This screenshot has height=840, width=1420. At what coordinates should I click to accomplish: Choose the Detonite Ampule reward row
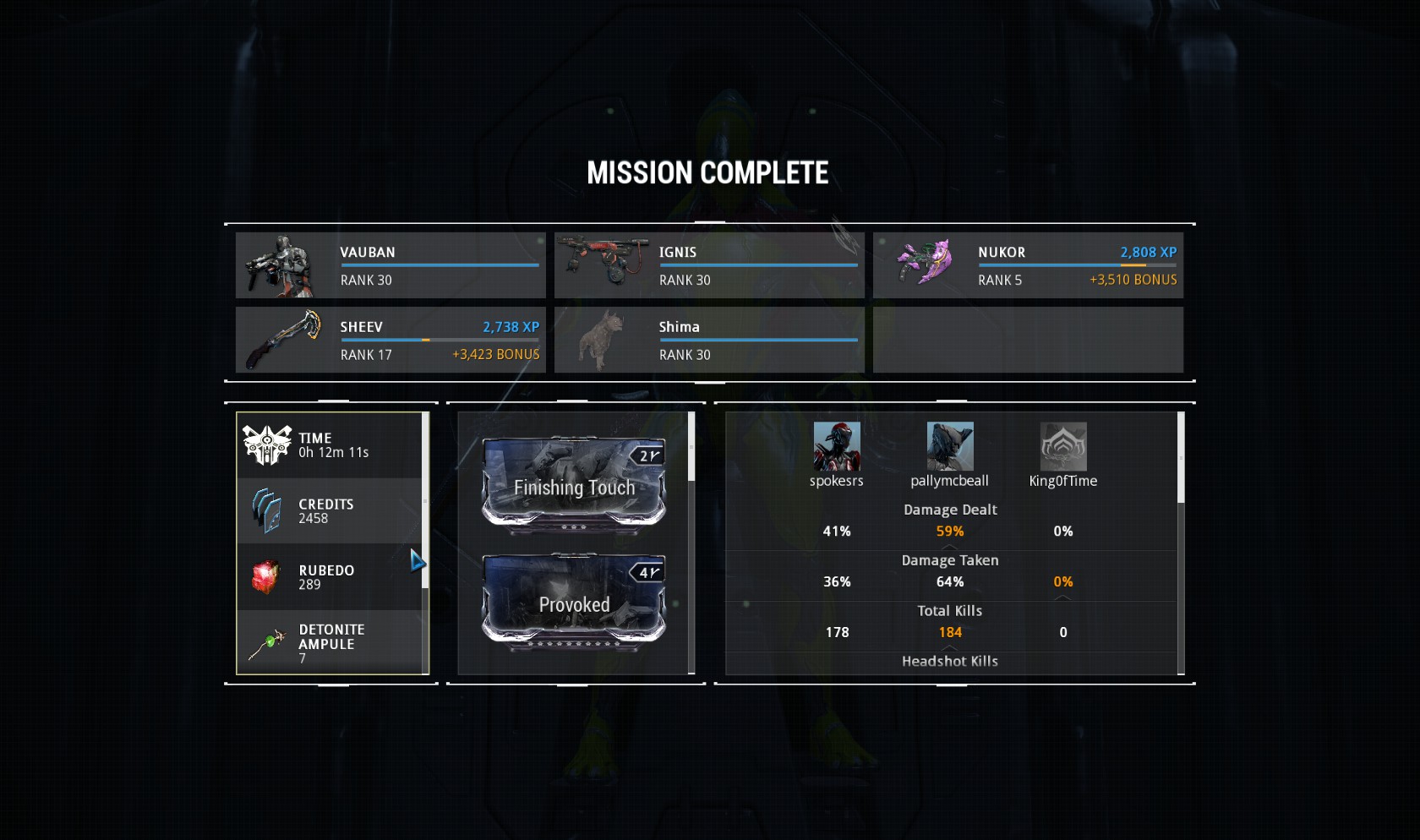tap(330, 642)
